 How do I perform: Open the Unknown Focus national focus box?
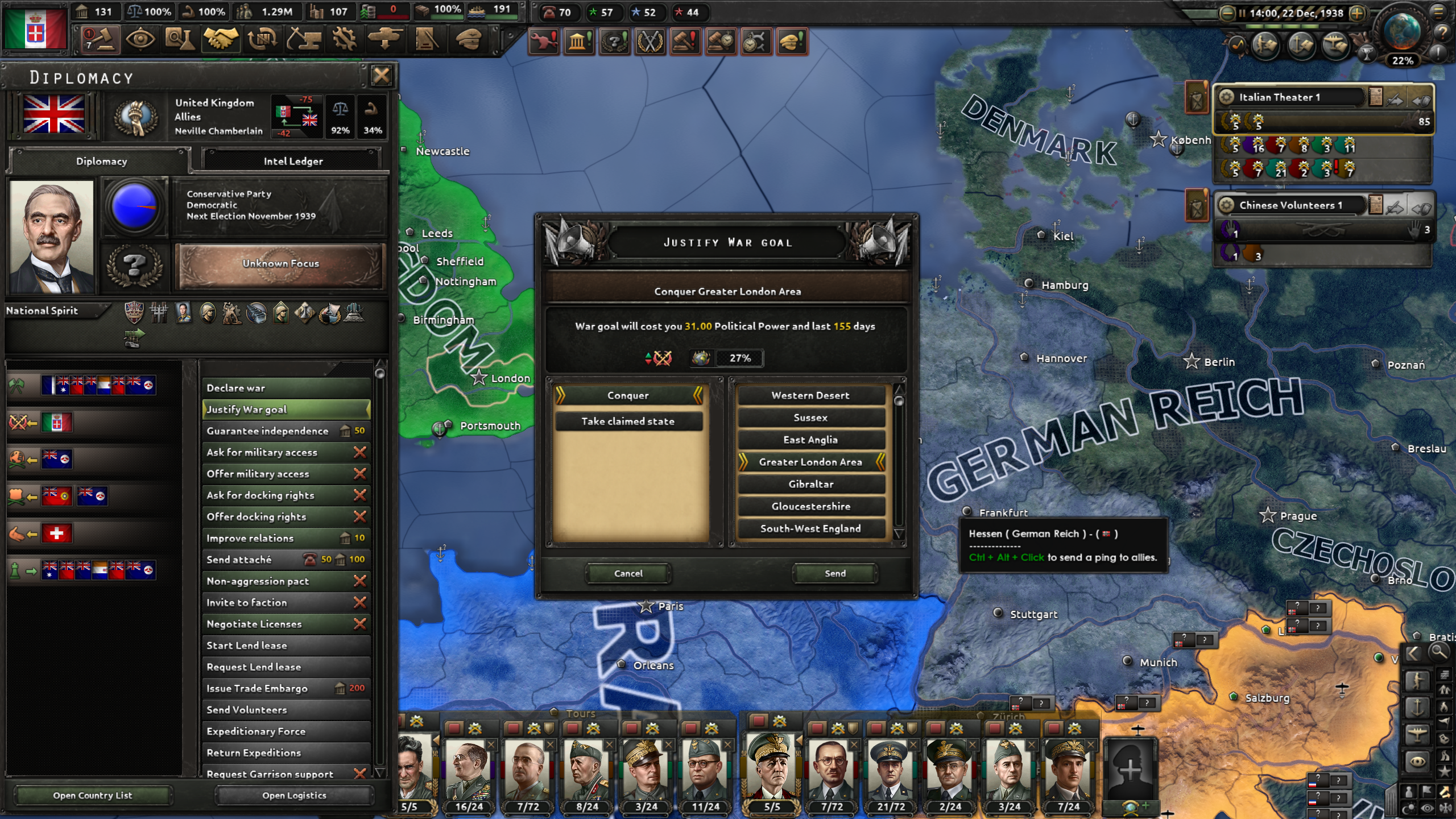pyautogui.click(x=281, y=264)
